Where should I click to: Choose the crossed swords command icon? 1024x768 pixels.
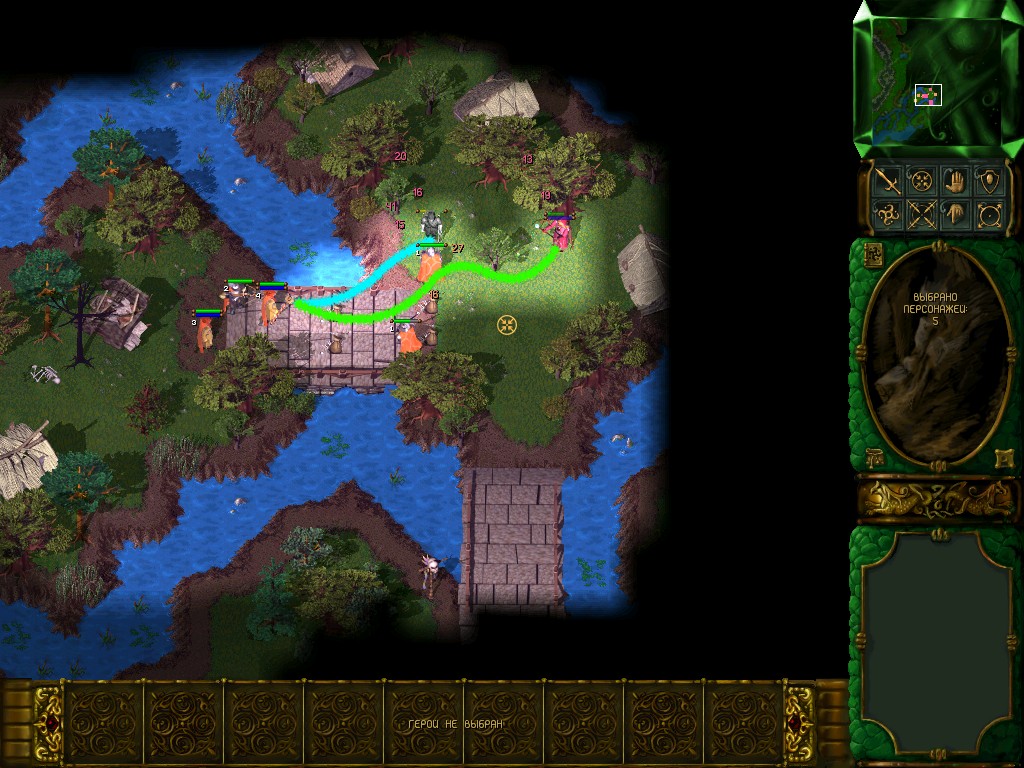coord(920,214)
